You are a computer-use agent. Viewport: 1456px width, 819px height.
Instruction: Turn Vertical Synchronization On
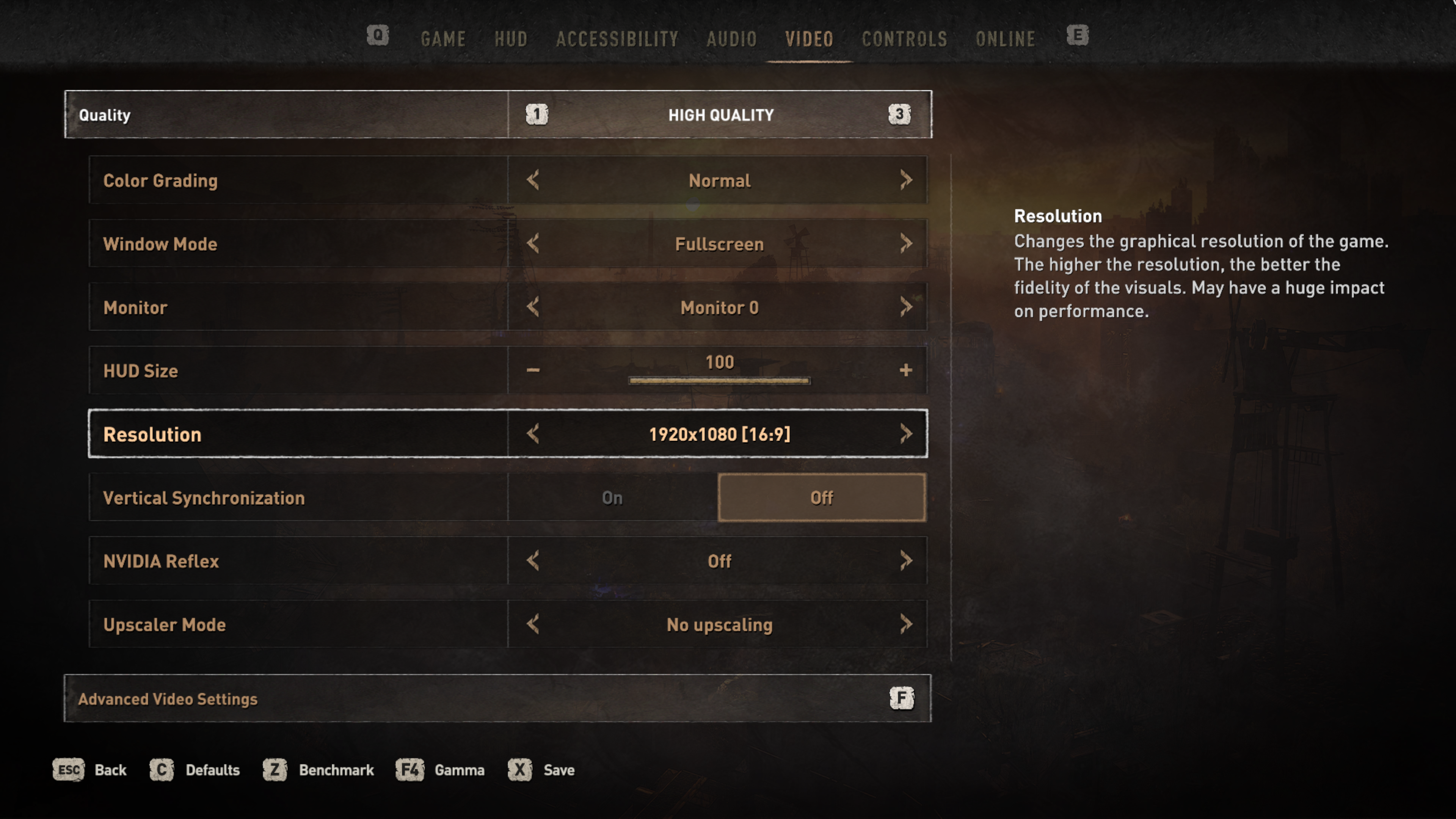(x=612, y=498)
